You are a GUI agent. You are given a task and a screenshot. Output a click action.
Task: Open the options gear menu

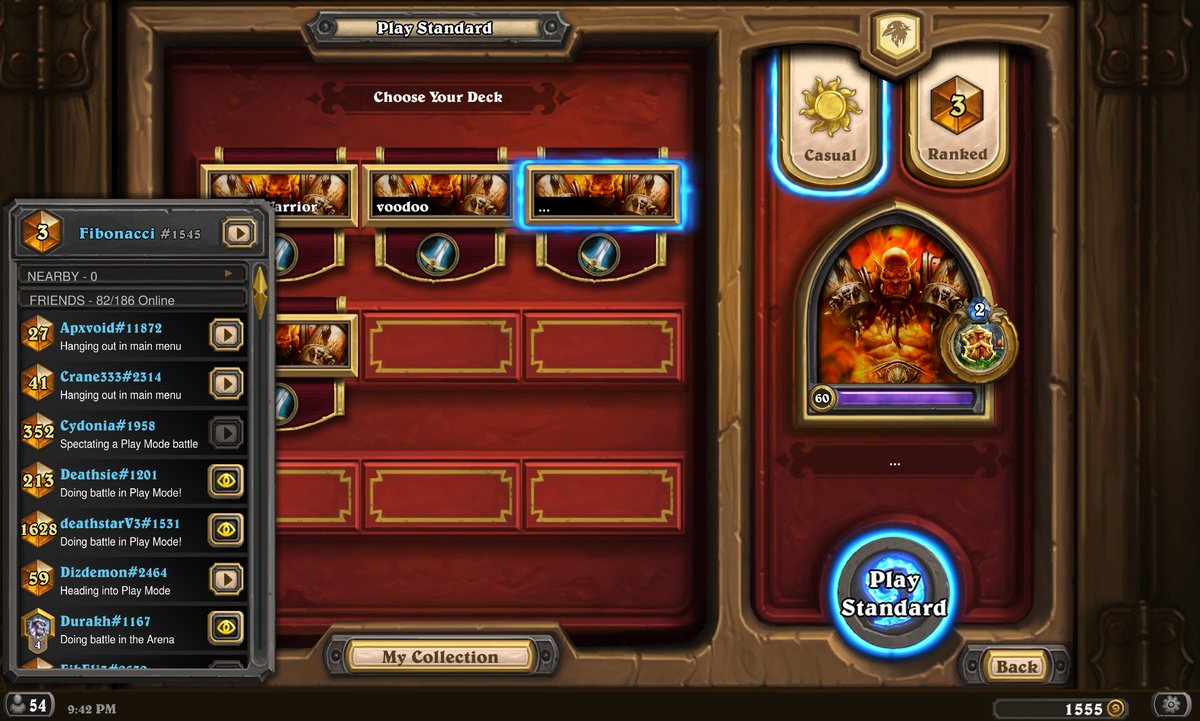(1171, 704)
